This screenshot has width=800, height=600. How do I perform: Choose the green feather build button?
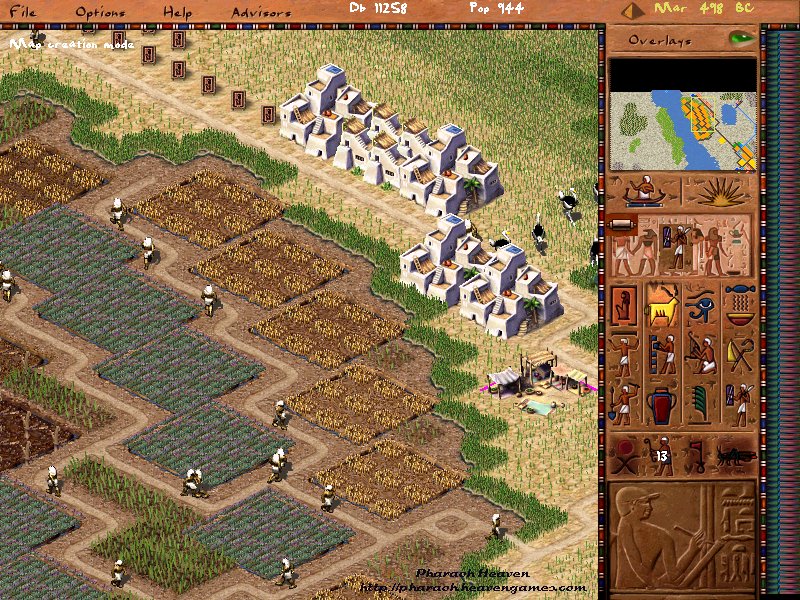[701, 405]
